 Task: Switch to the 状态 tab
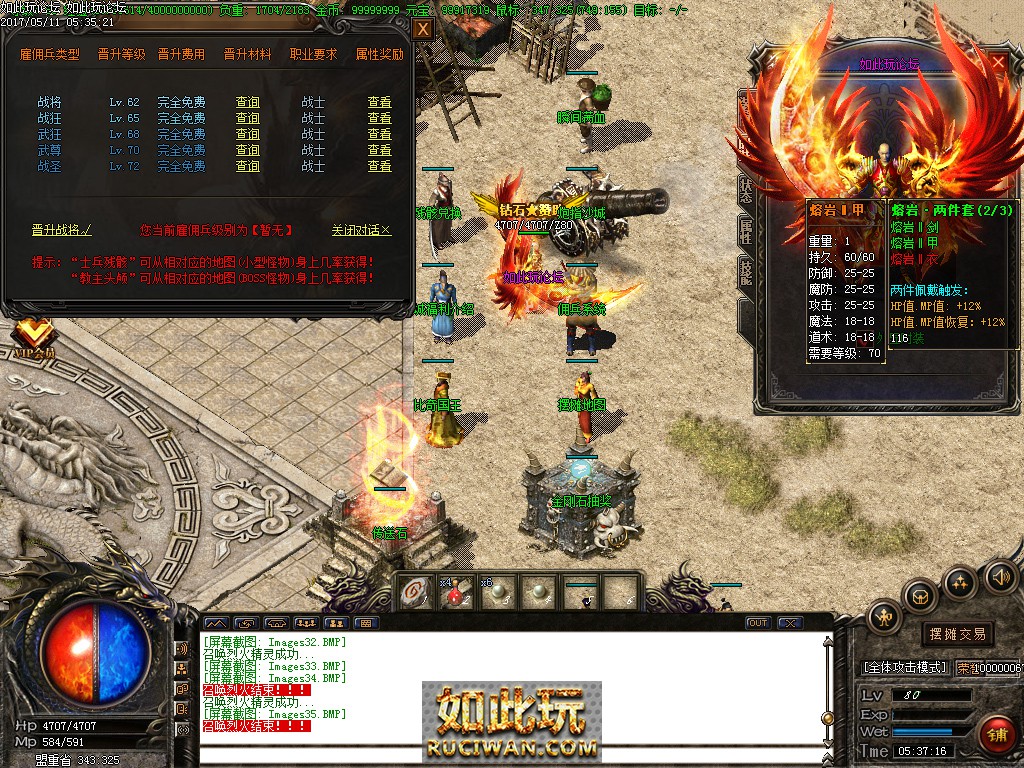click(746, 191)
